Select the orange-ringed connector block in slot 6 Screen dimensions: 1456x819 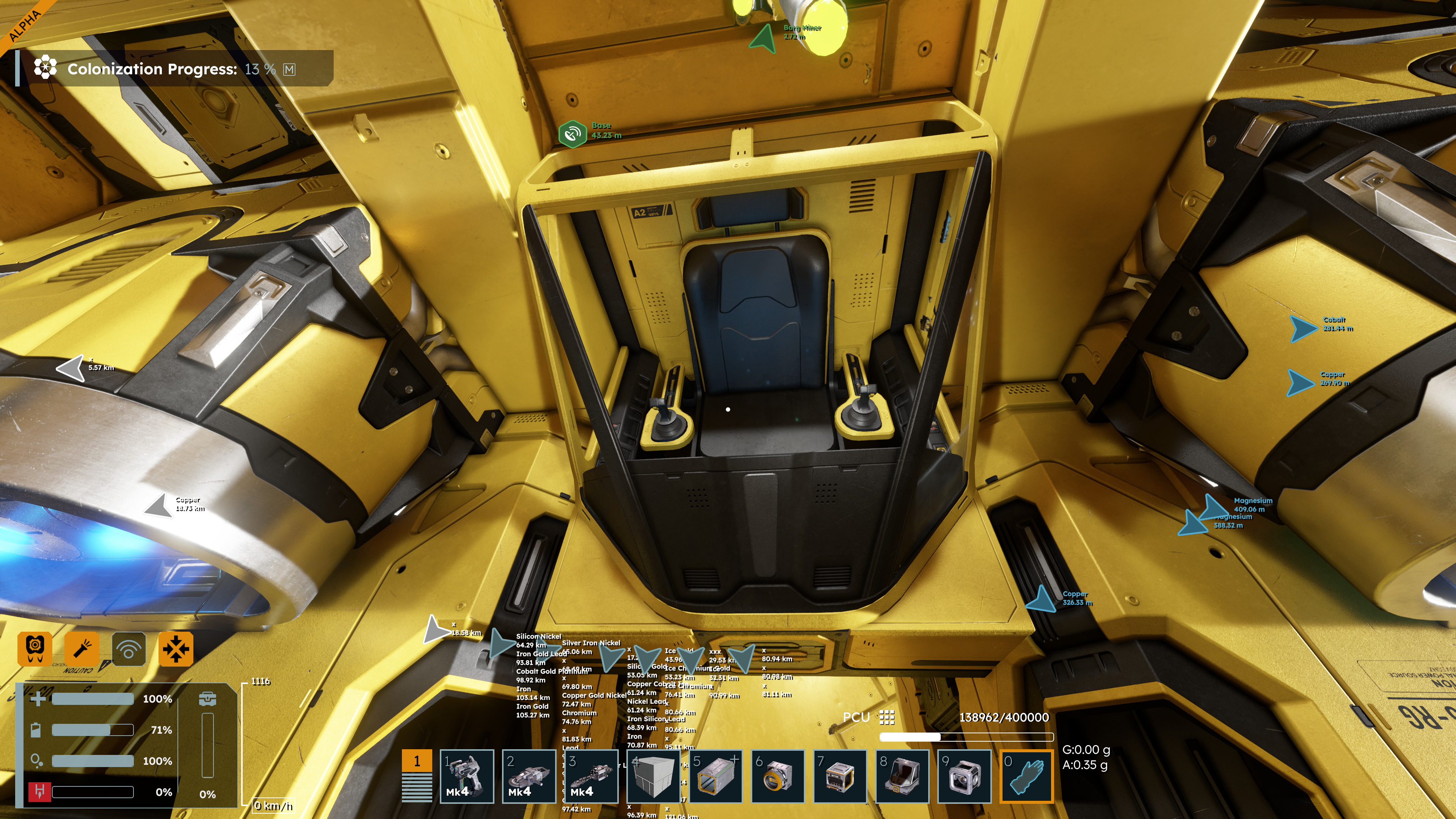pos(777,775)
